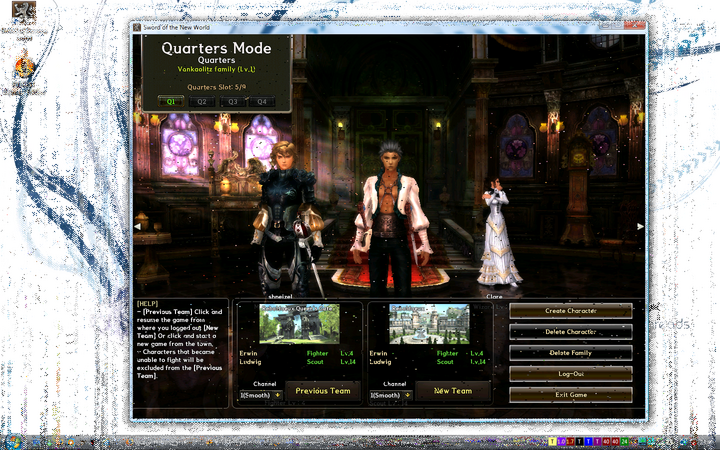Select the Delete Family button
The image size is (720, 450).
pos(570,352)
